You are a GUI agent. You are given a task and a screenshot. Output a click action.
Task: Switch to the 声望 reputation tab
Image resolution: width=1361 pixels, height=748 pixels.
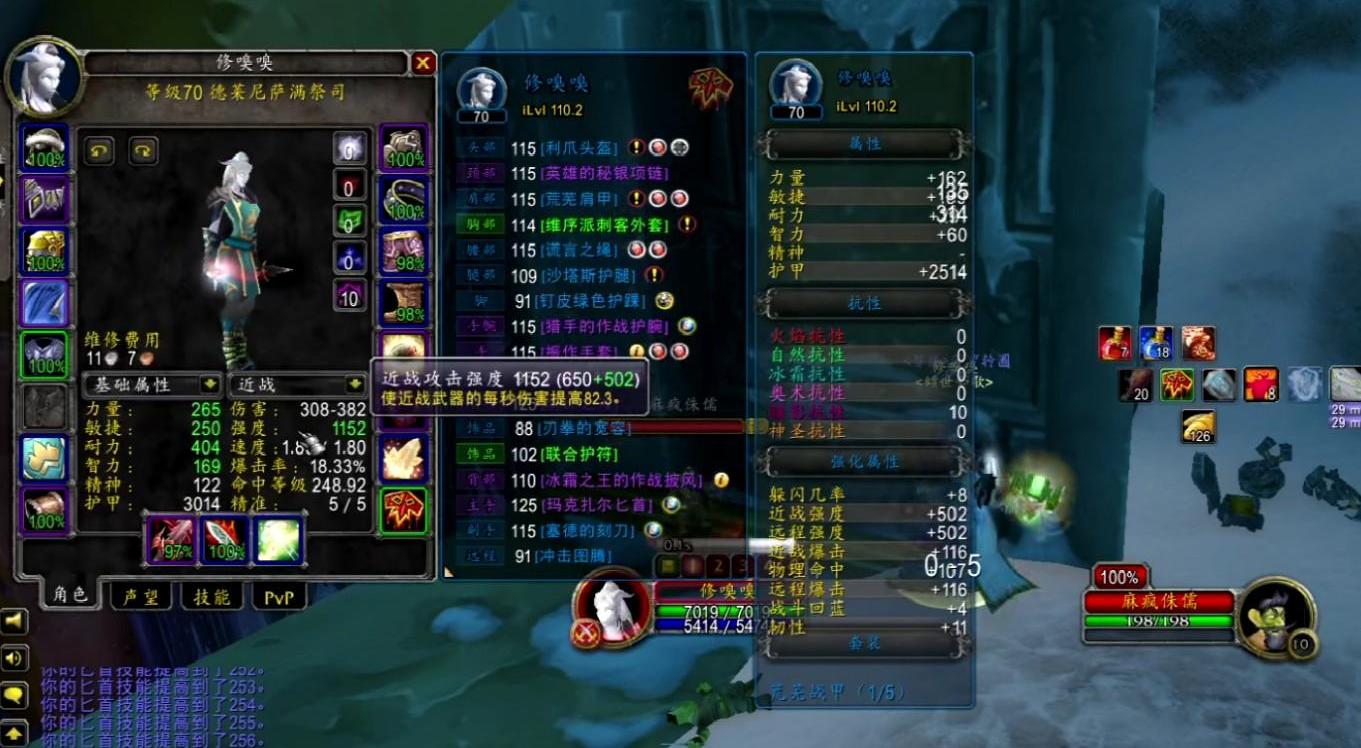click(x=140, y=597)
